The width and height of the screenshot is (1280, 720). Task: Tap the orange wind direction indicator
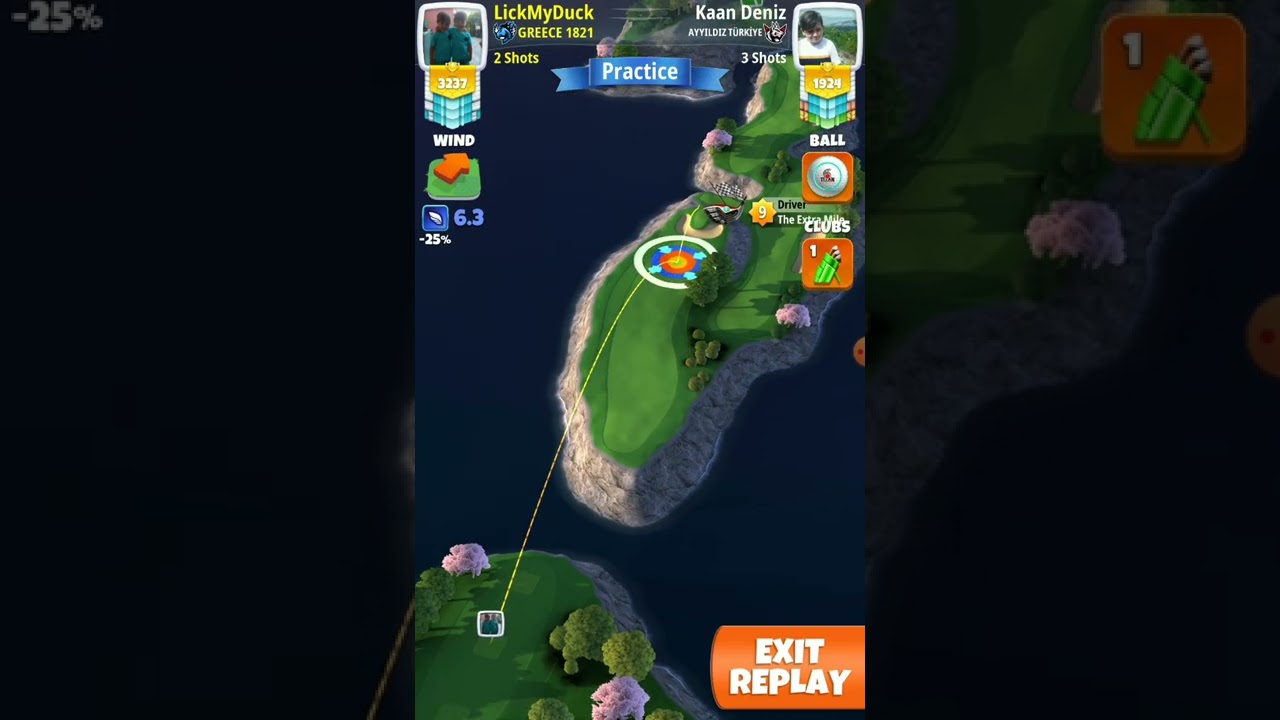click(453, 175)
